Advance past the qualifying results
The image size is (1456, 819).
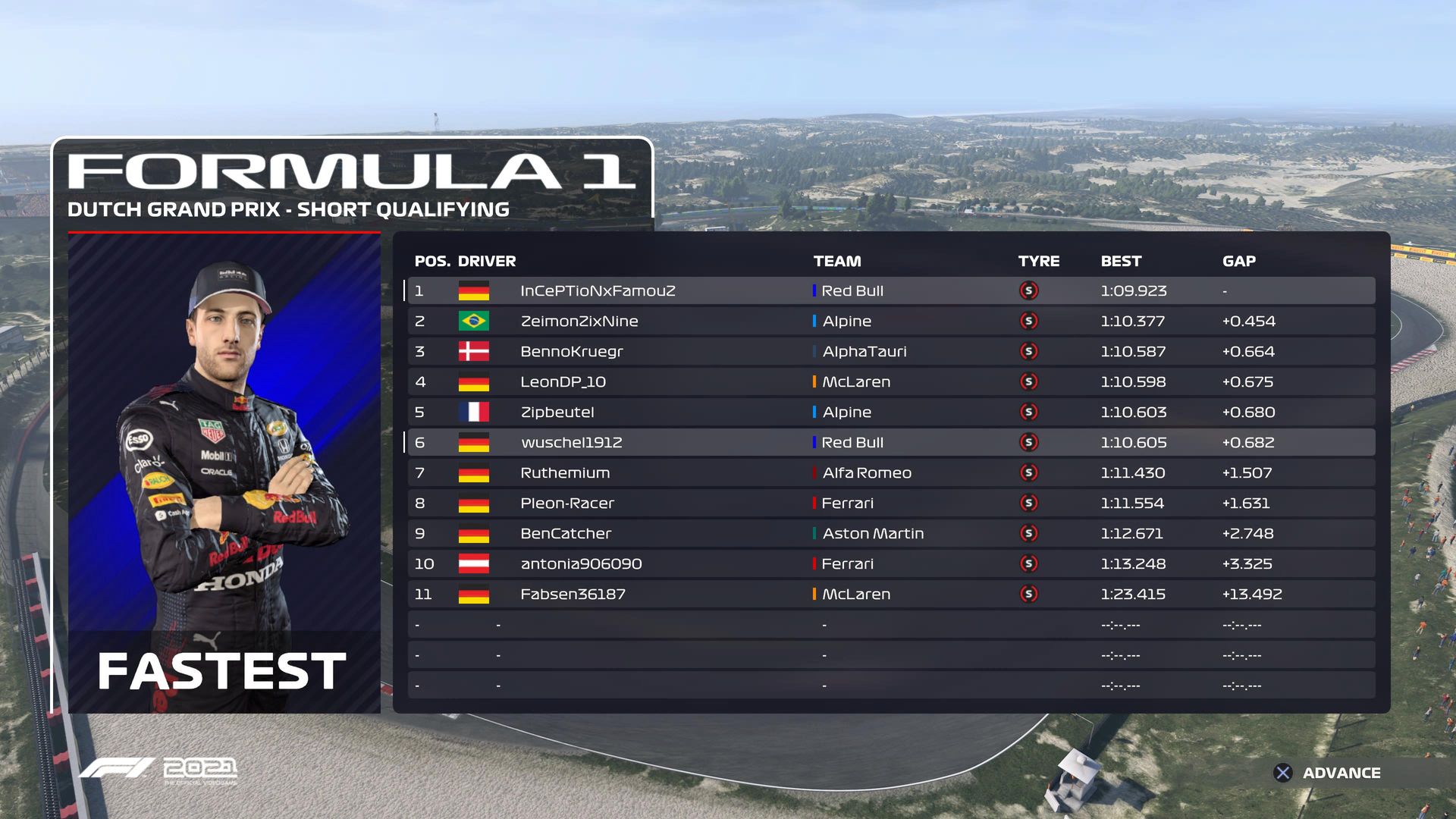1329,773
